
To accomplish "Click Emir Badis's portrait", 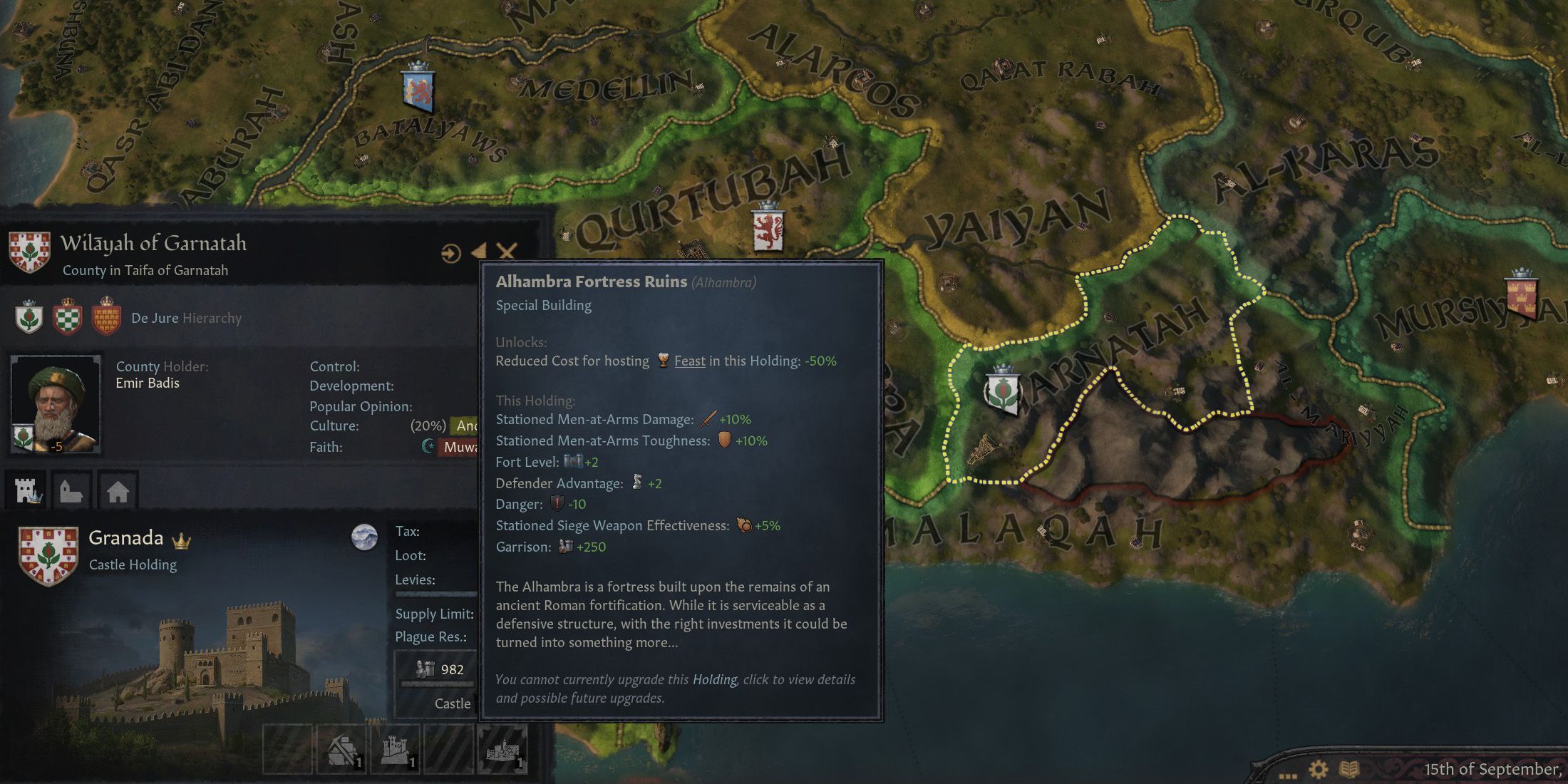I will (56, 403).
